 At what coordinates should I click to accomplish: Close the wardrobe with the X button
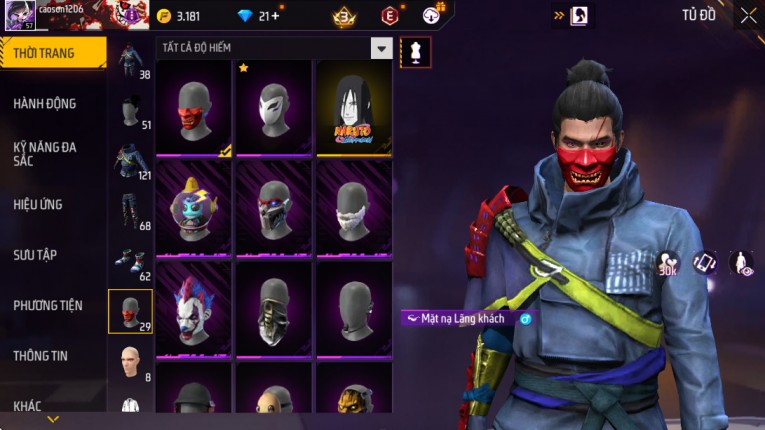[748, 15]
